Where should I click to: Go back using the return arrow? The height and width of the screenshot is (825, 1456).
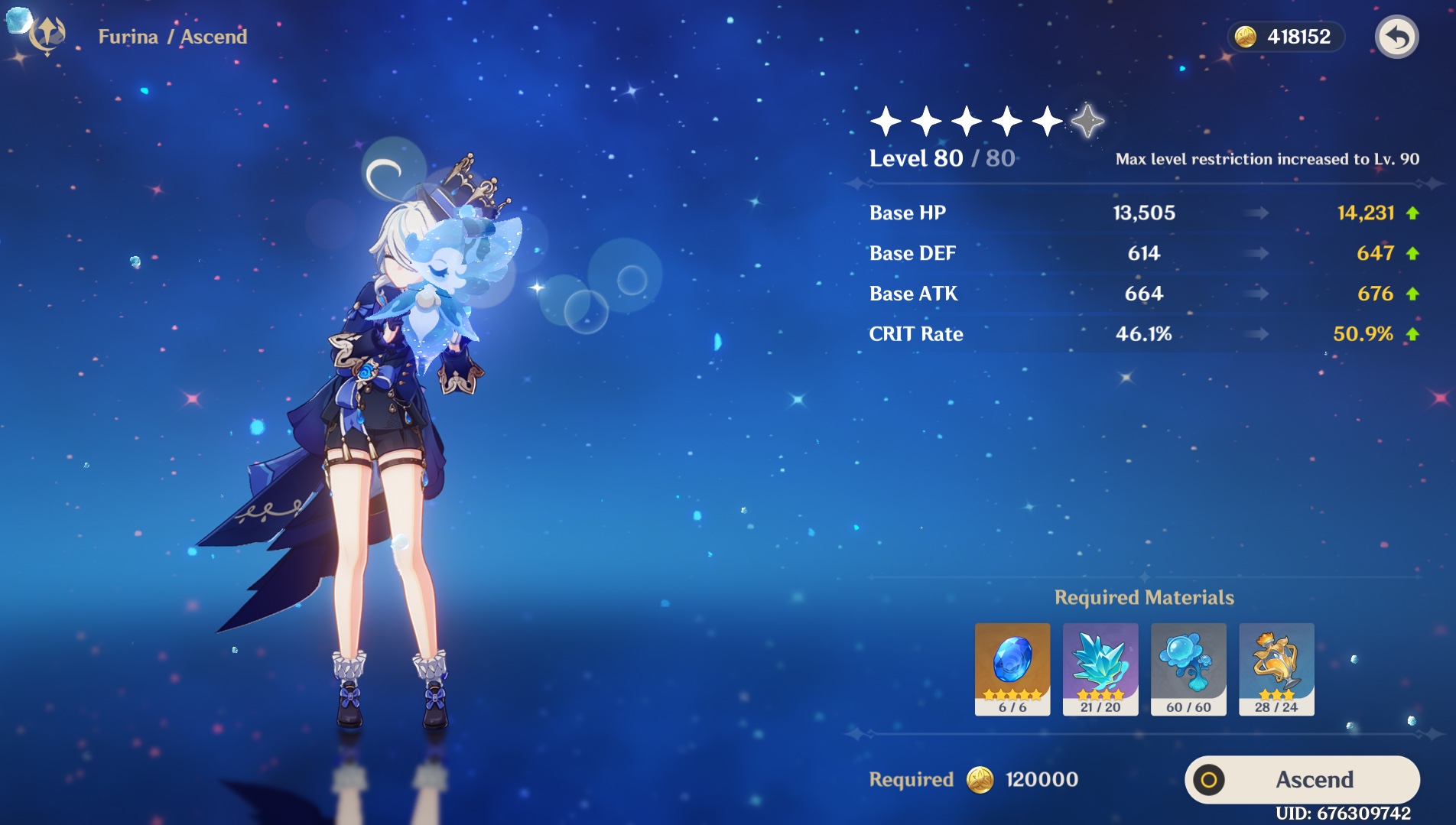[x=1396, y=37]
